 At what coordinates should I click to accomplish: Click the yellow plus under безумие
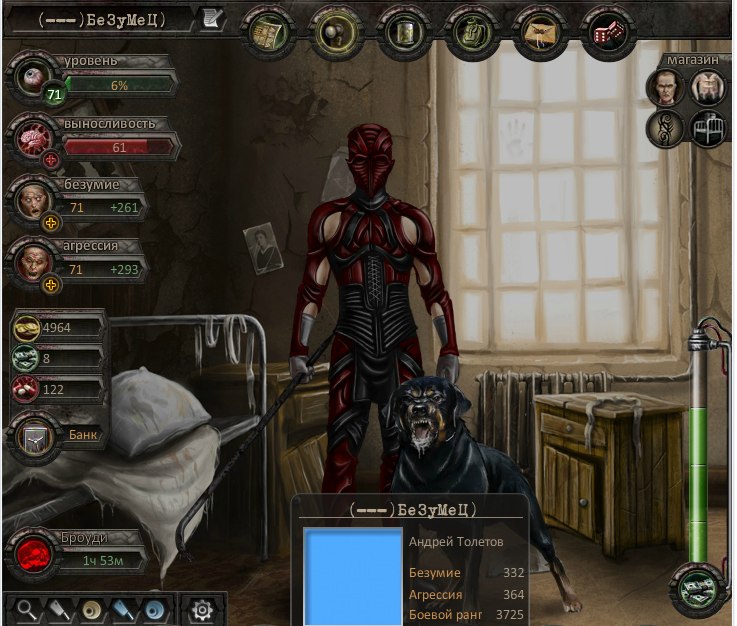pos(52,222)
